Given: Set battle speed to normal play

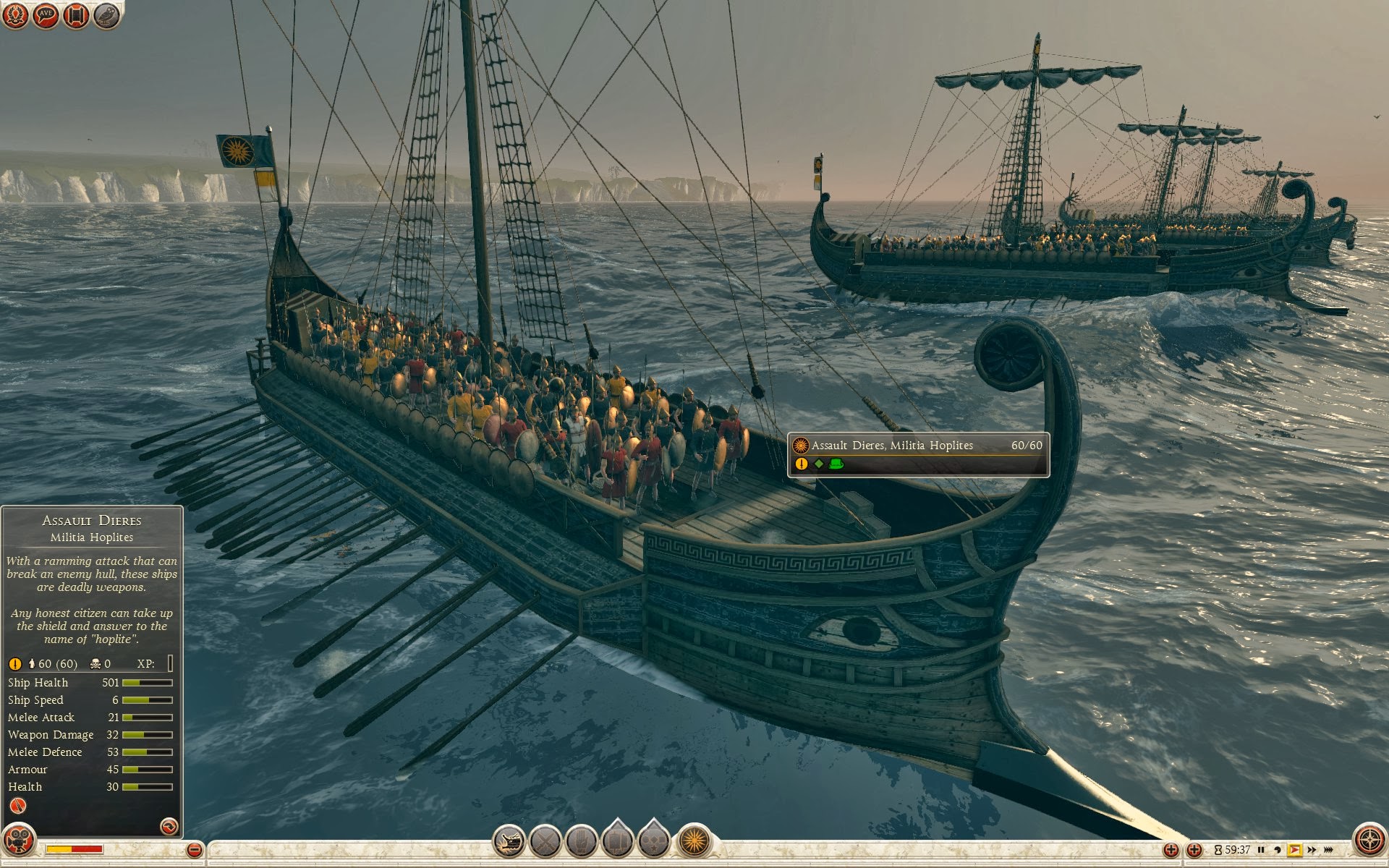Looking at the screenshot, I should [1295, 850].
